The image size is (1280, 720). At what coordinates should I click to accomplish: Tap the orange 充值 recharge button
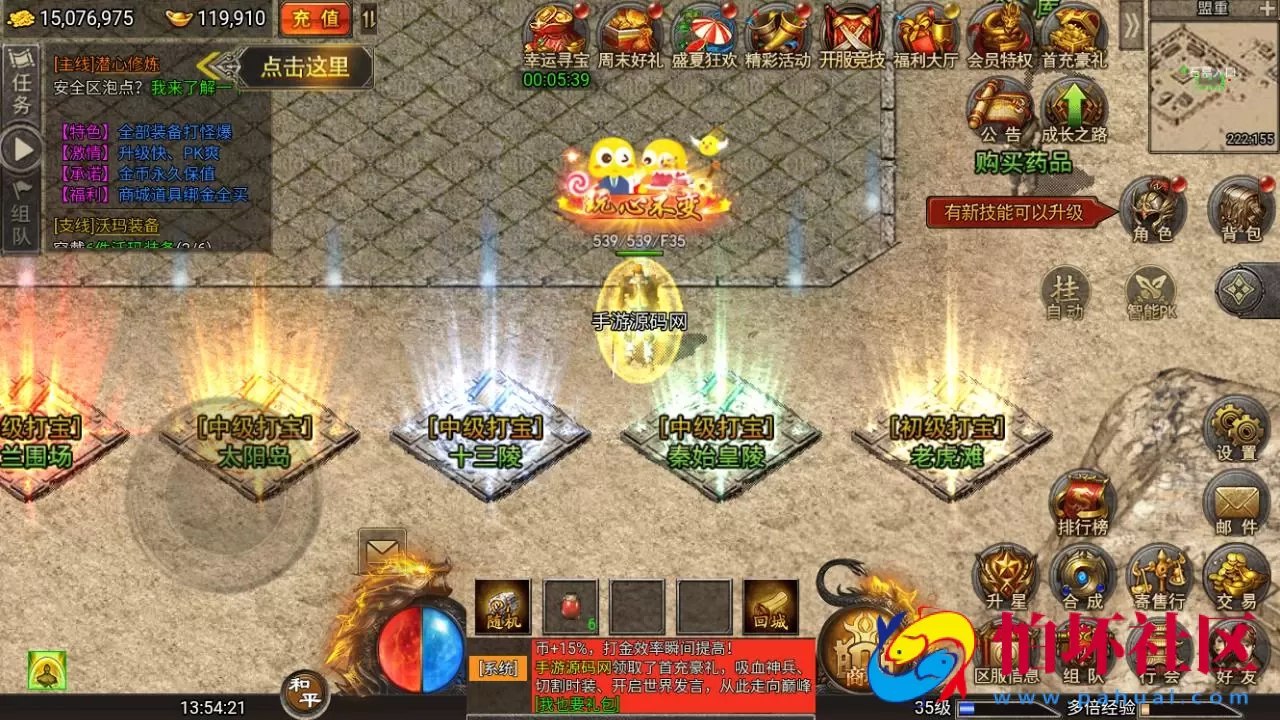point(315,18)
